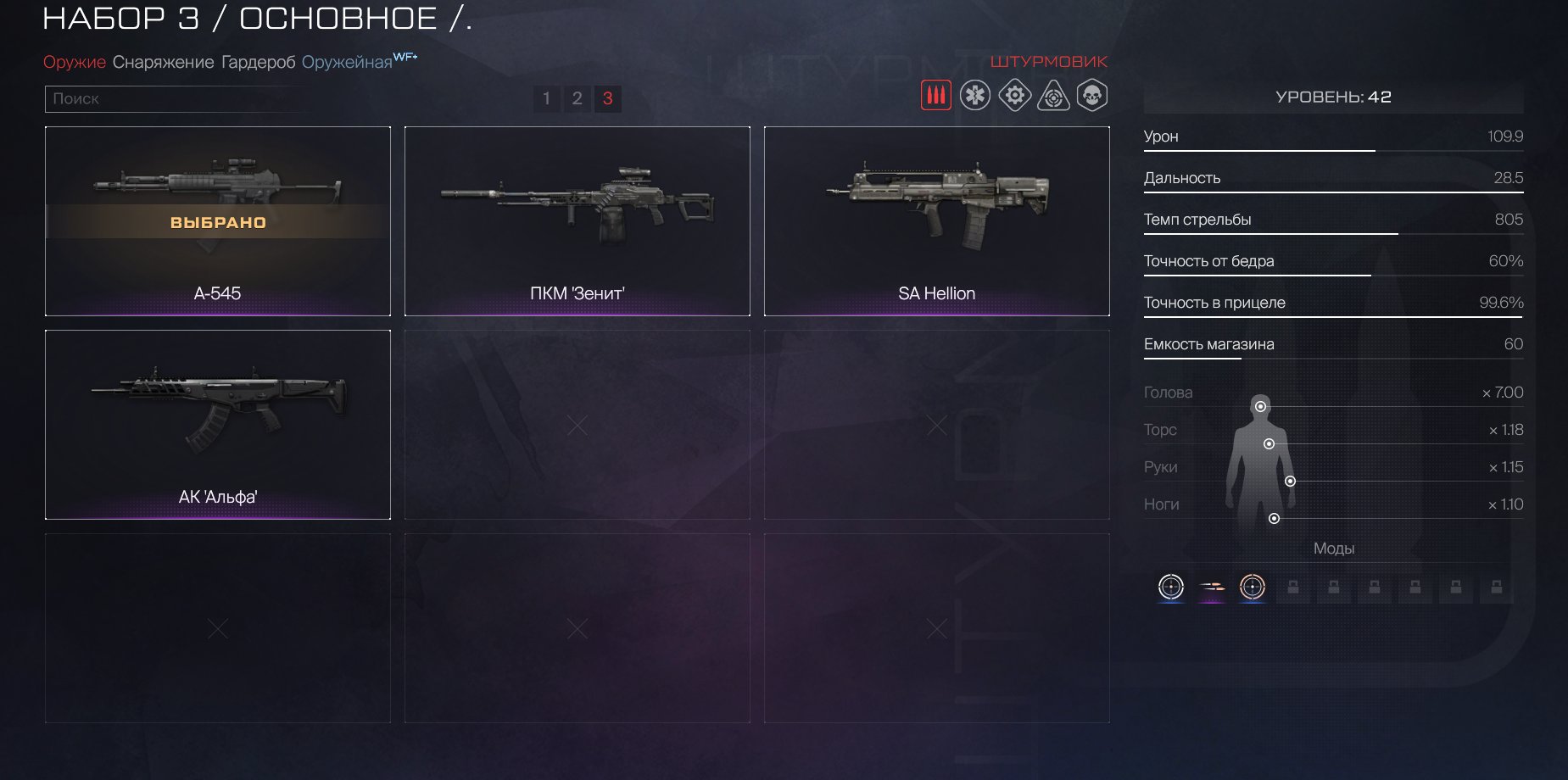Viewport: 1568px width, 780px height.
Task: Switch to the Снаряжение tab
Action: (x=163, y=63)
